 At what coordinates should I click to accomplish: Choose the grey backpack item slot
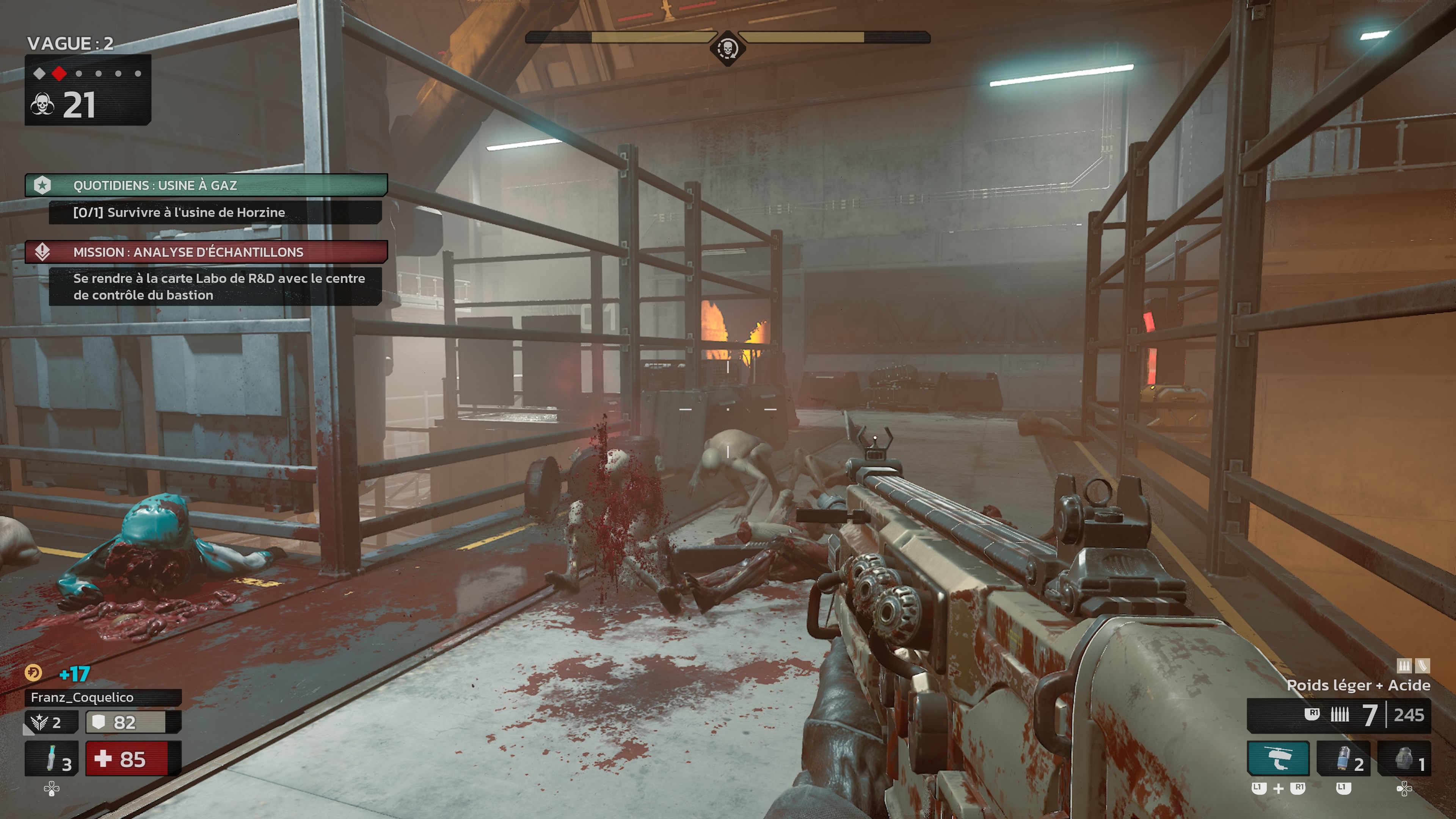coord(1404,758)
